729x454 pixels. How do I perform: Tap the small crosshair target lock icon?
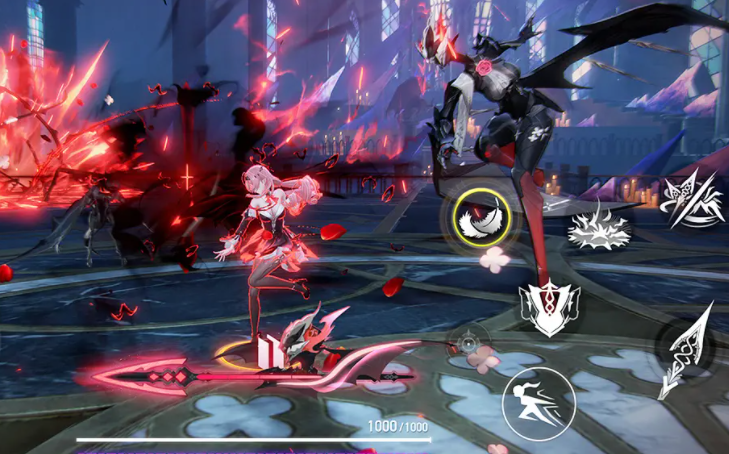[x=468, y=343]
